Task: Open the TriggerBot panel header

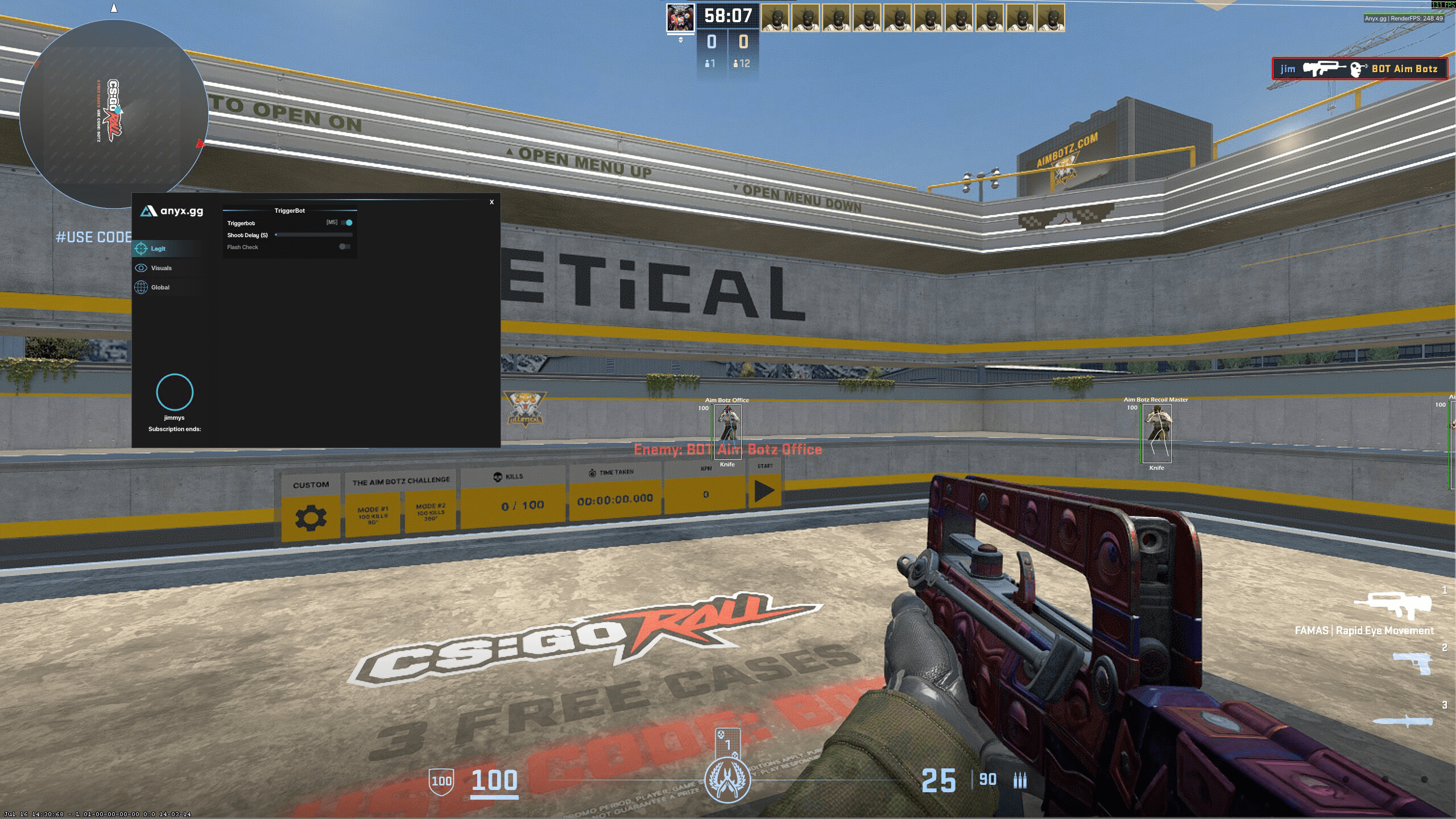Action: click(x=290, y=210)
